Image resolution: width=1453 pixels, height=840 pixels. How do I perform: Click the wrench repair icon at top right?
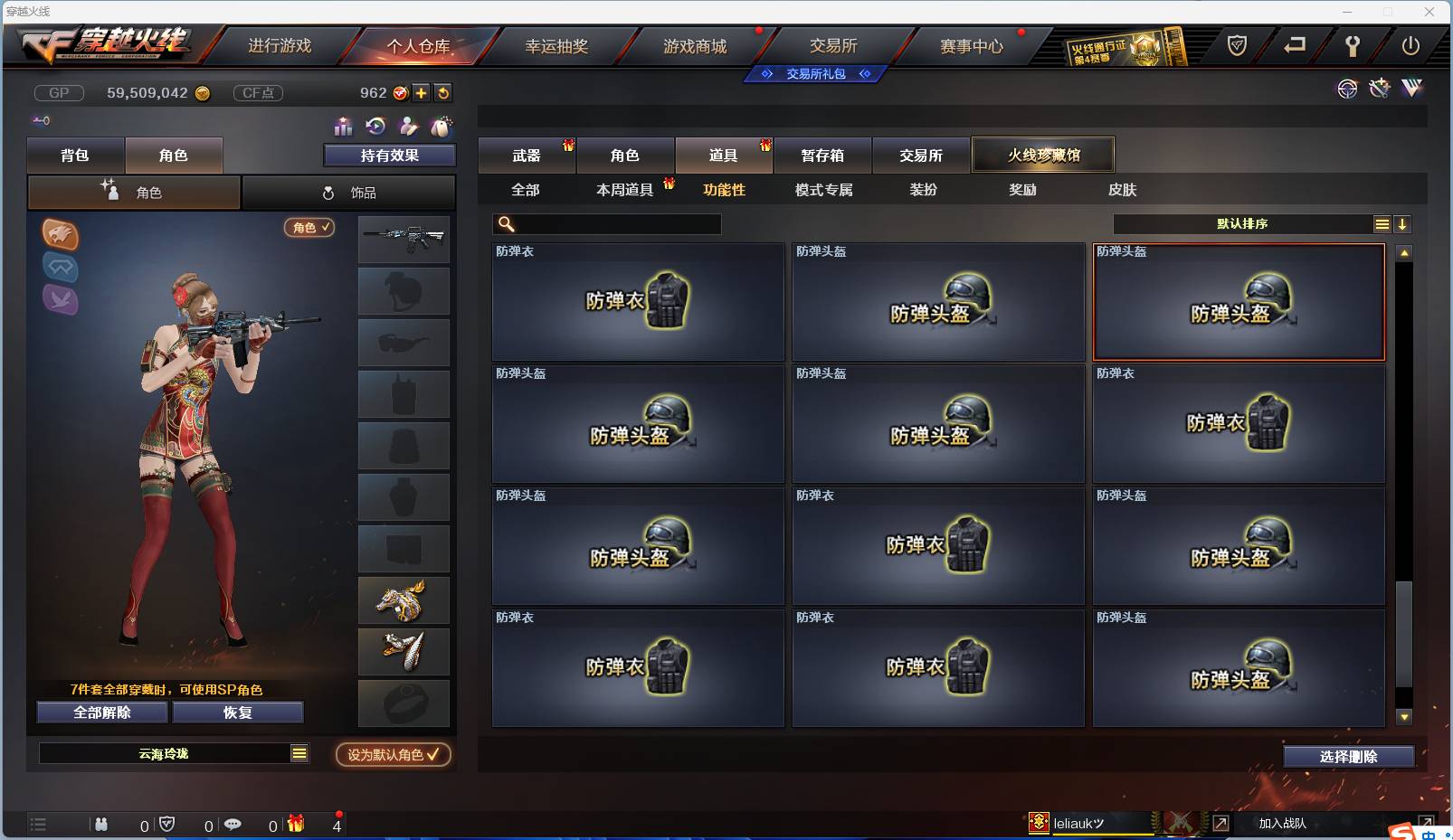pos(1378,89)
